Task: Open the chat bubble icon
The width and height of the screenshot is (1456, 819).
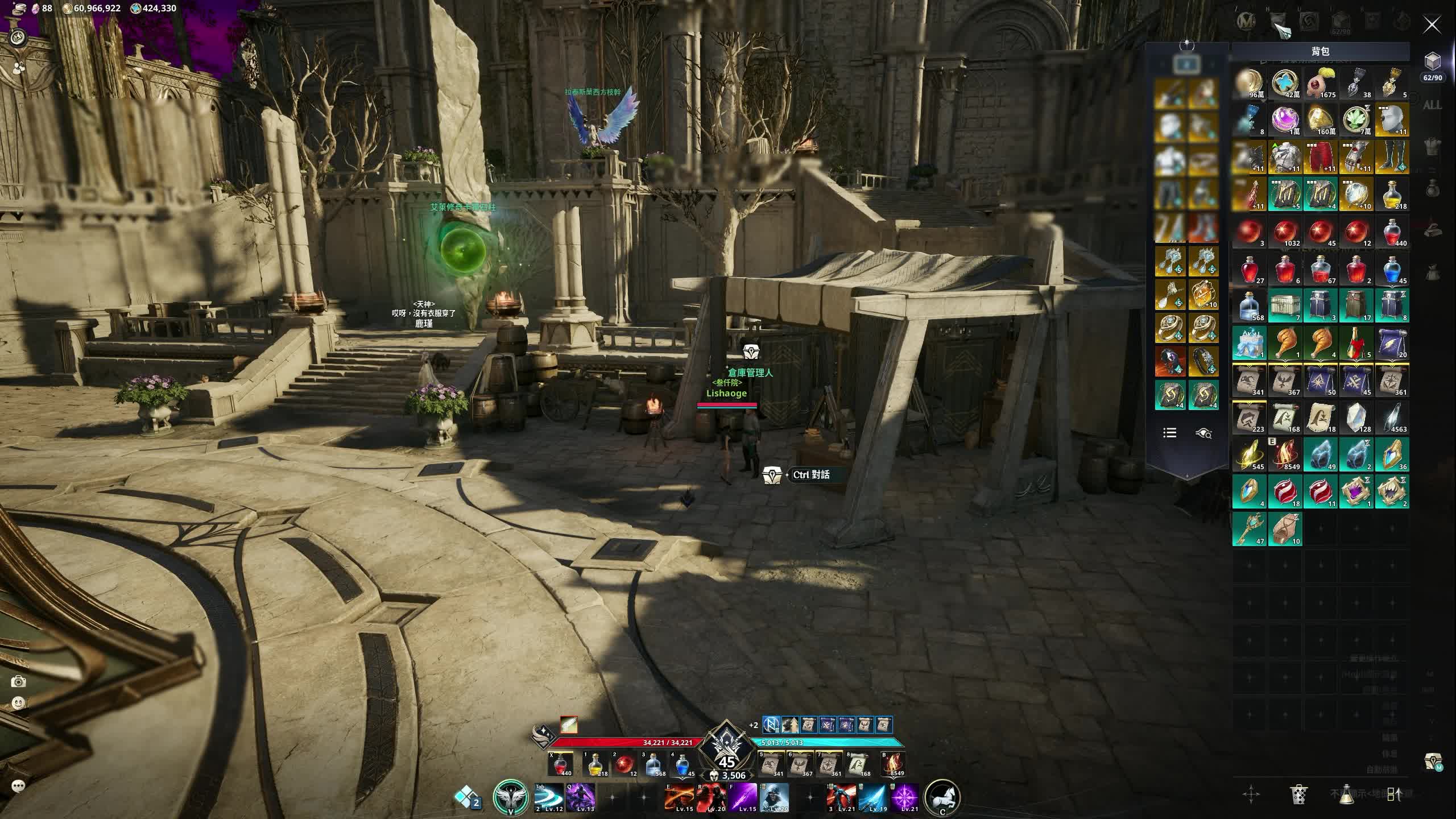Action: coord(18,787)
